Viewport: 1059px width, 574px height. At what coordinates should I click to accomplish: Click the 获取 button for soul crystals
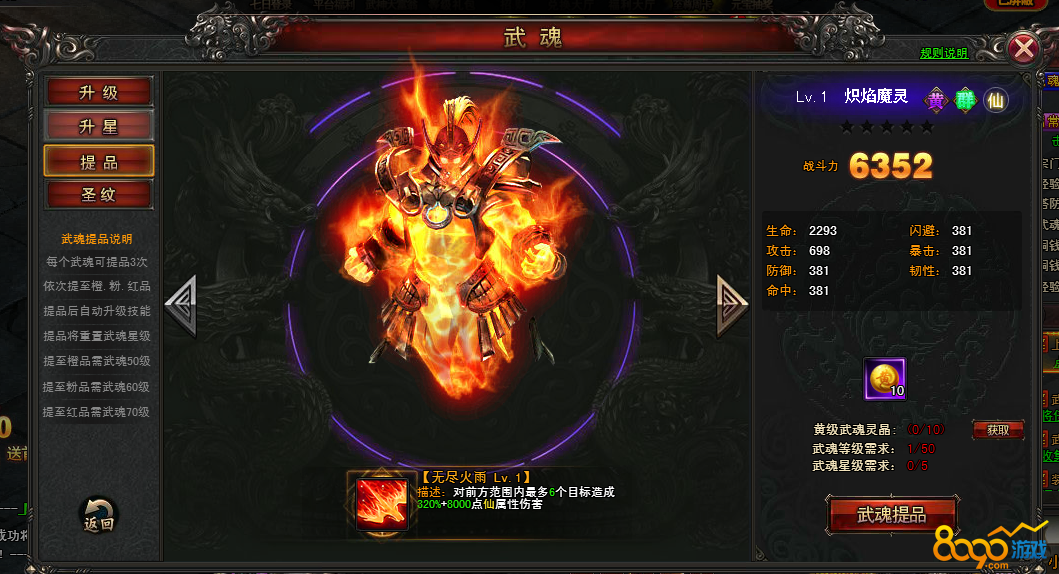click(x=997, y=430)
